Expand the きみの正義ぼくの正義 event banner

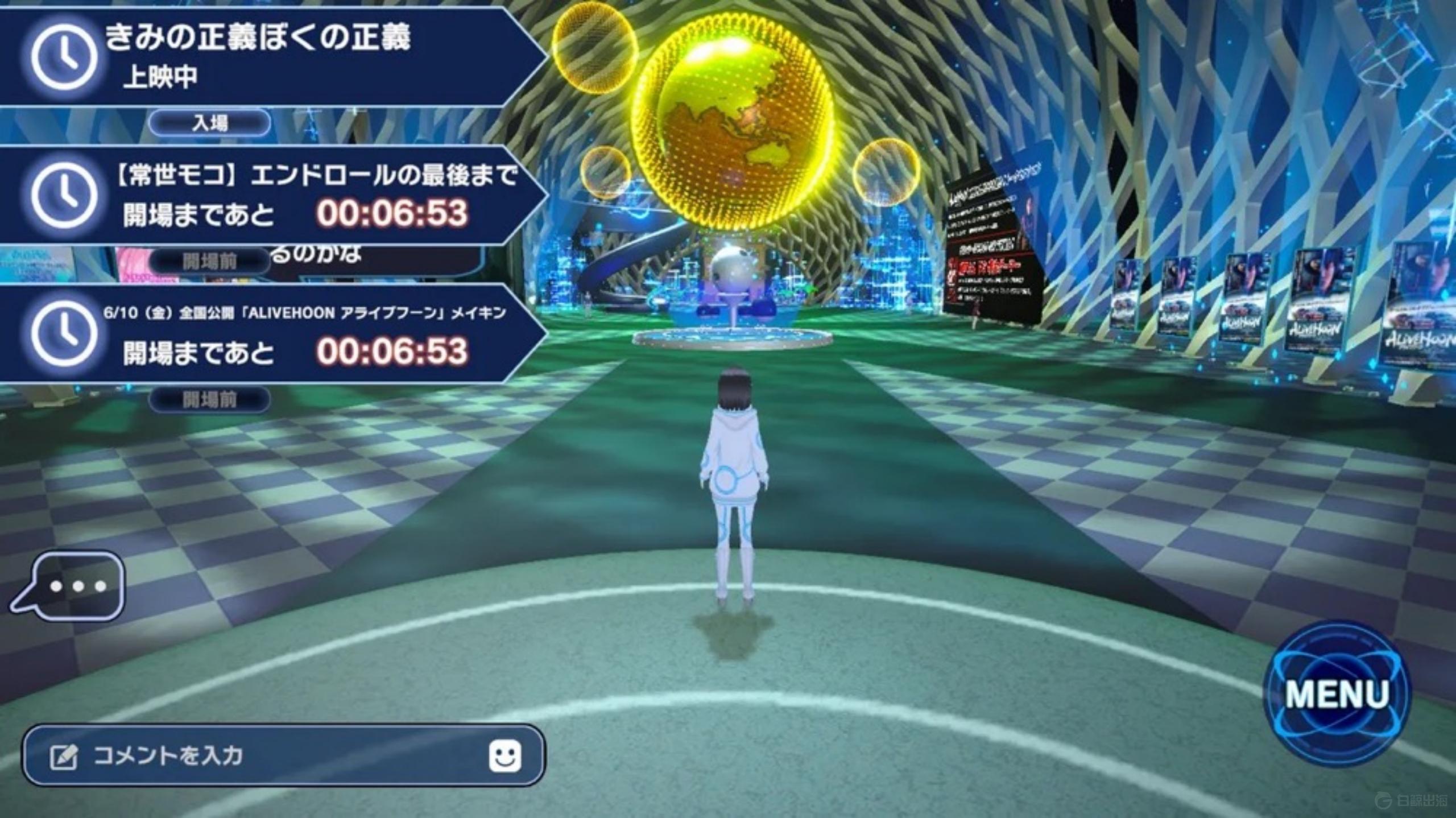(x=256, y=54)
